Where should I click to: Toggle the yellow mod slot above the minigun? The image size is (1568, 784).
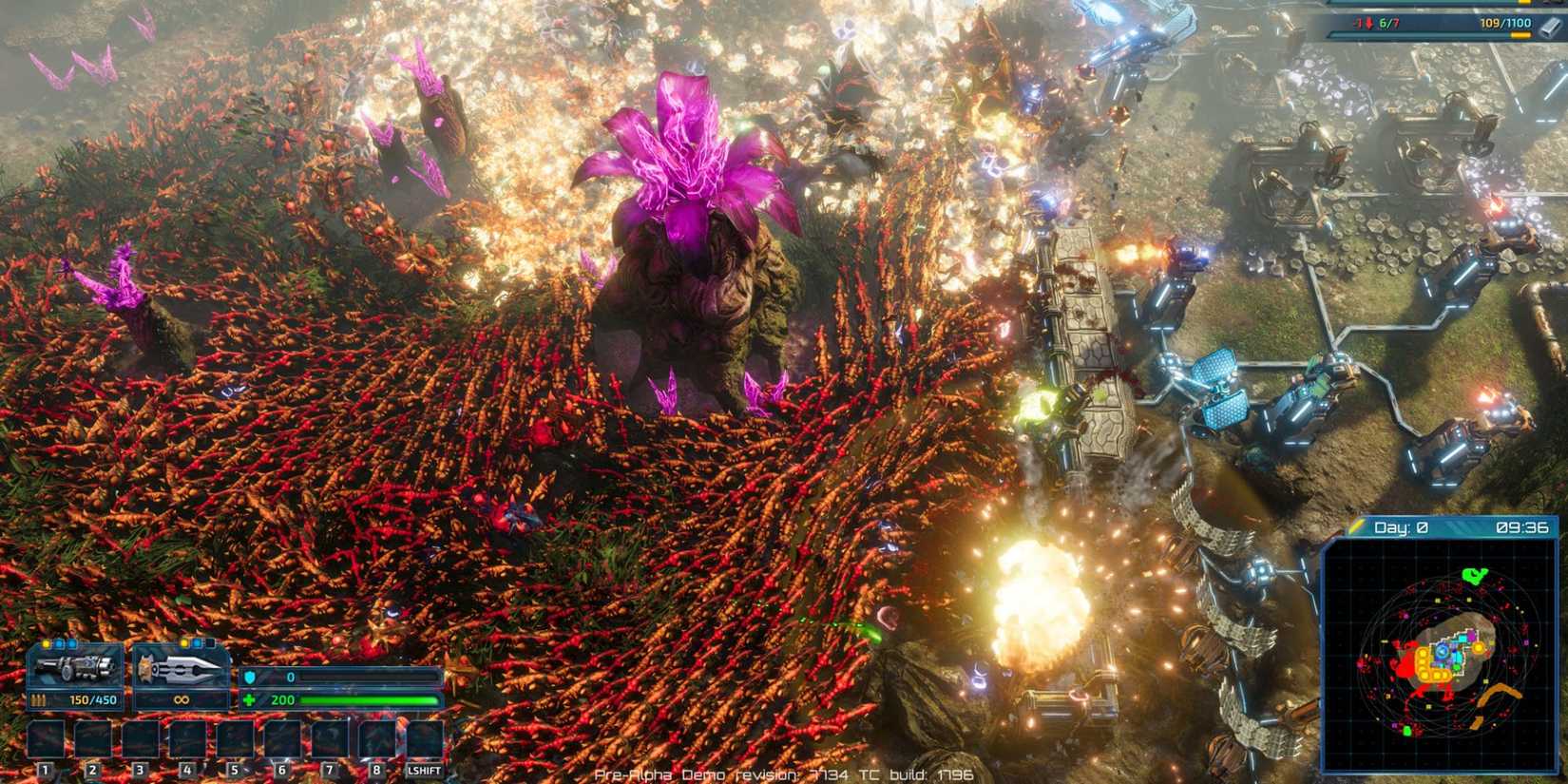46,643
